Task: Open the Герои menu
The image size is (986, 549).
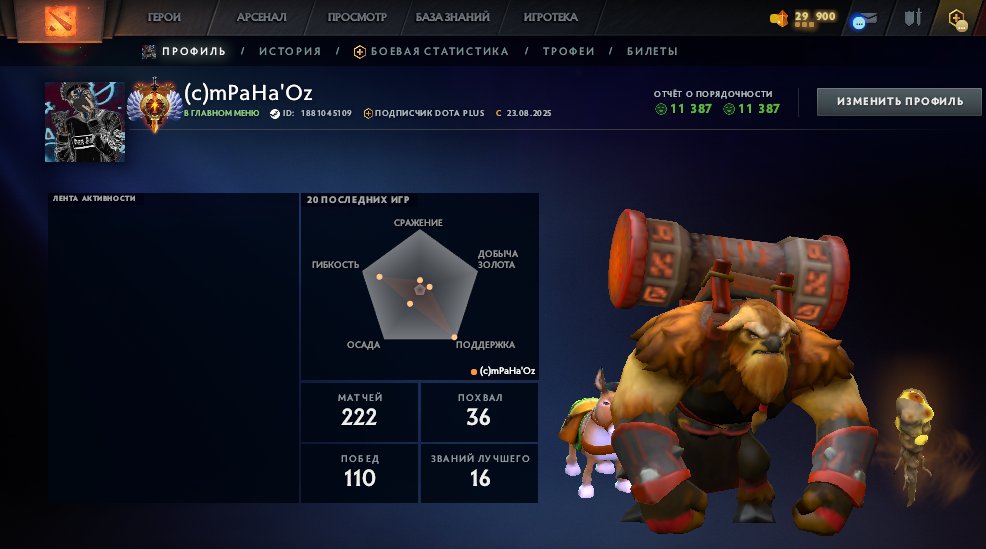Action: pos(164,17)
